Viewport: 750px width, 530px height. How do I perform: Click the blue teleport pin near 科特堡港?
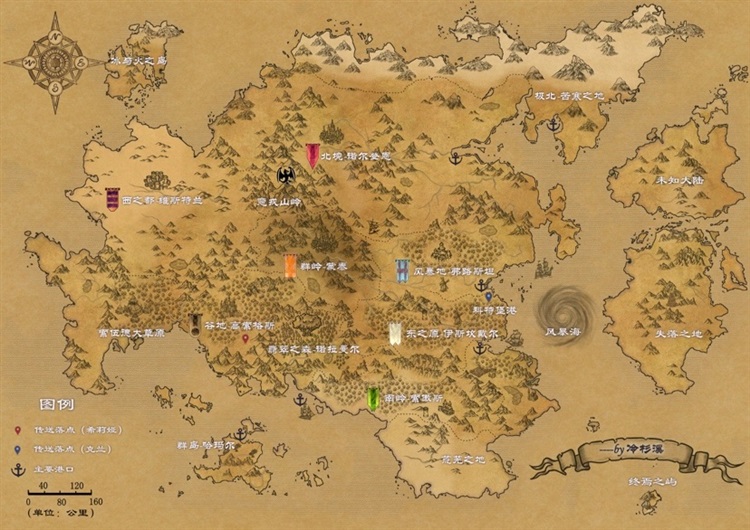click(x=488, y=296)
